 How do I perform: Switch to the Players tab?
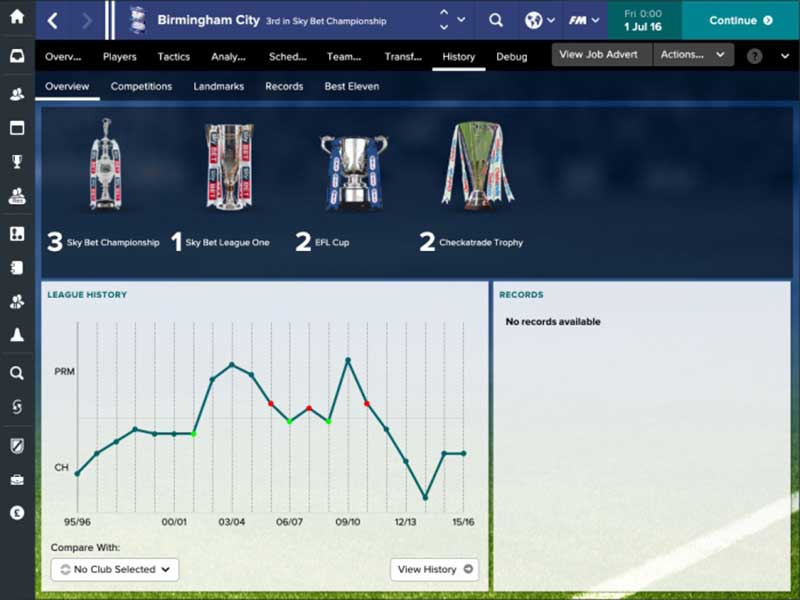120,57
